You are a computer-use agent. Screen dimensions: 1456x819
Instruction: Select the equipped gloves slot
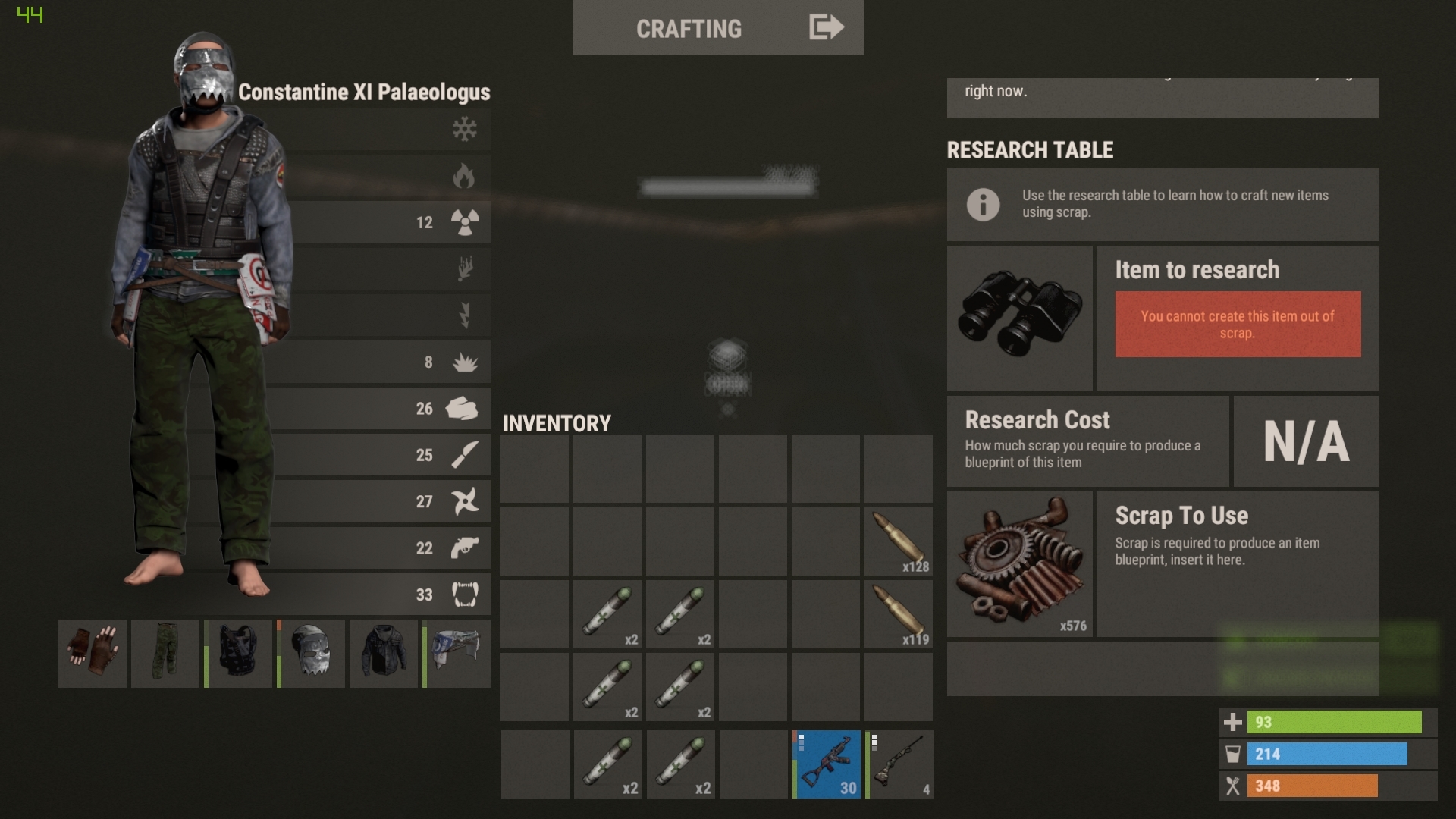point(92,654)
